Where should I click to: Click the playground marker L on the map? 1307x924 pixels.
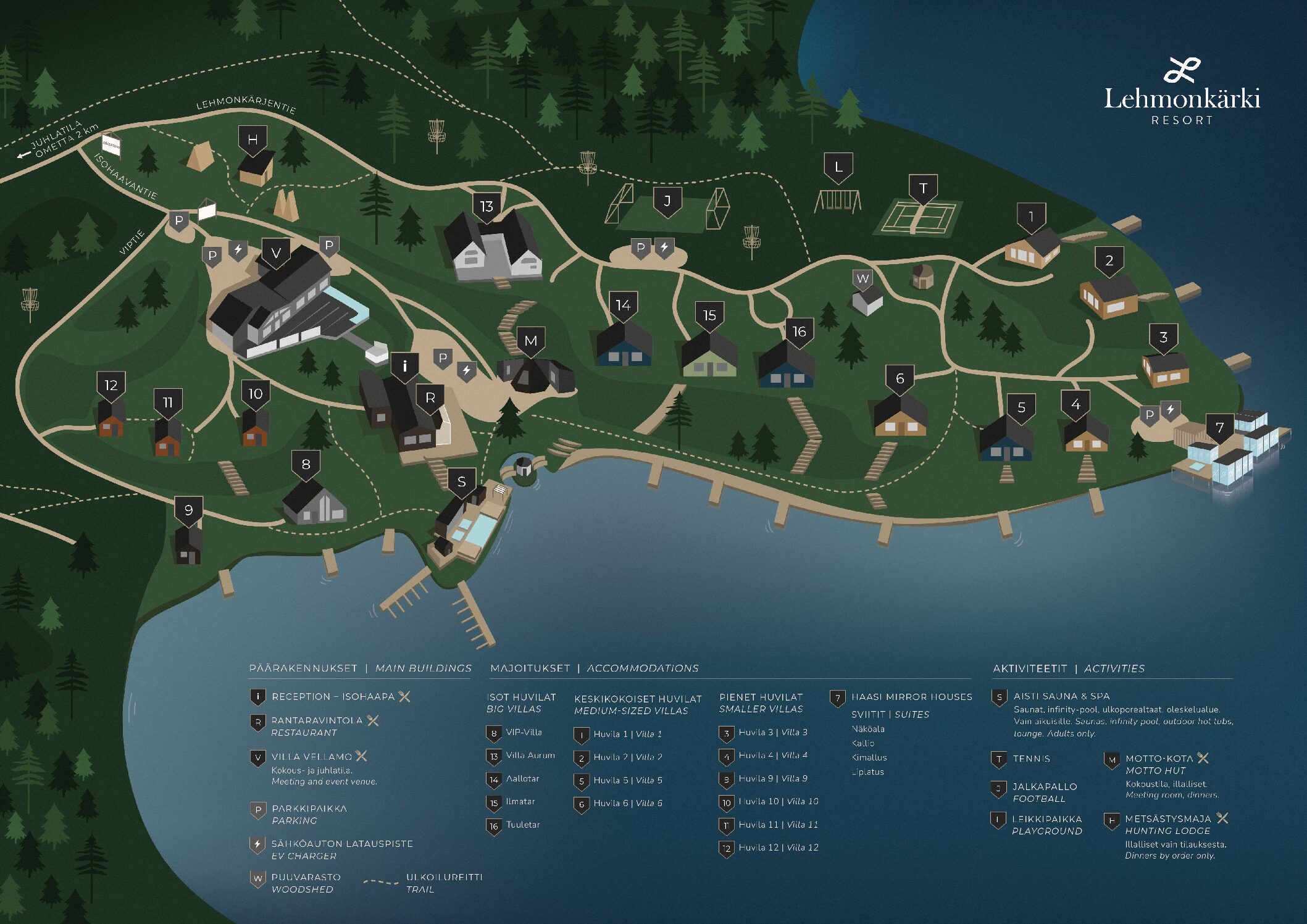[x=838, y=167]
